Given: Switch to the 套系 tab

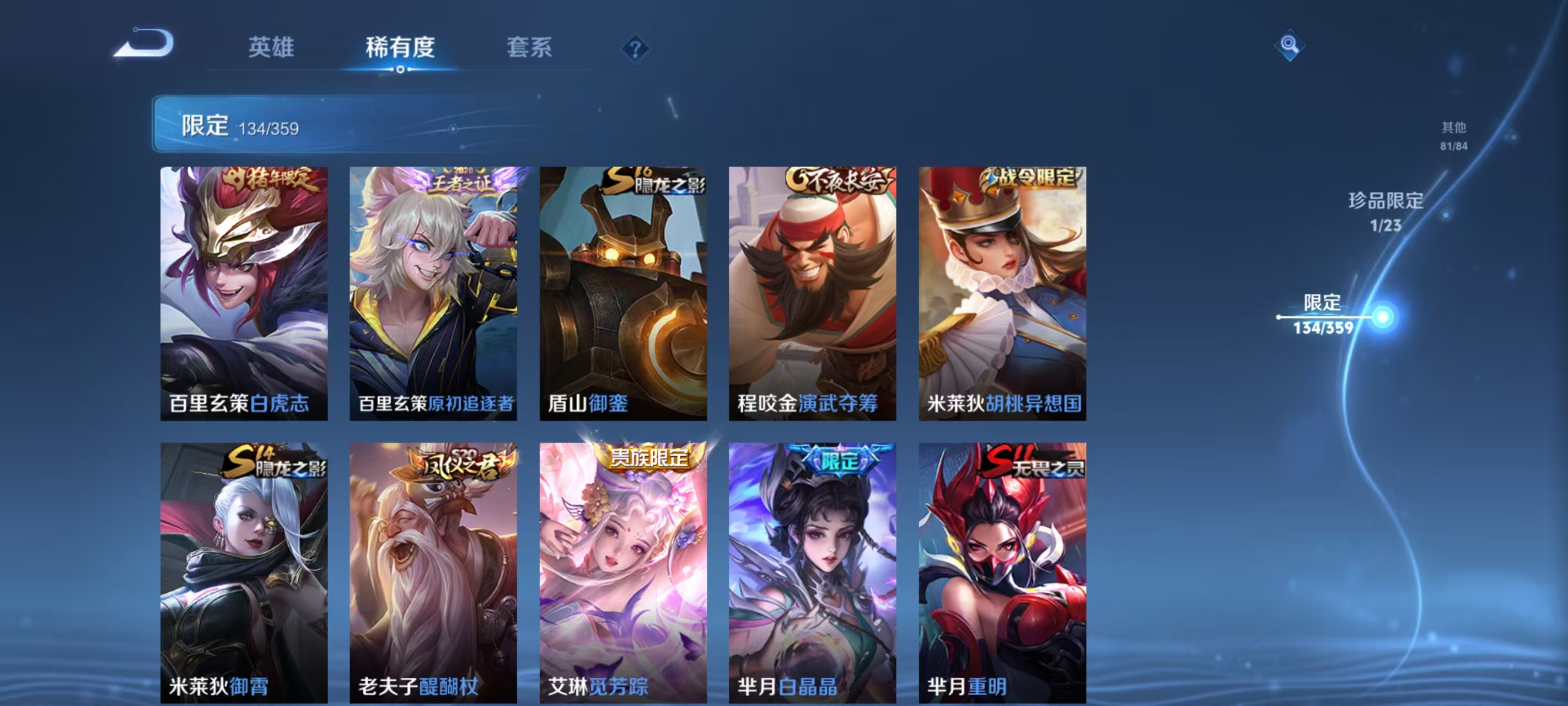Looking at the screenshot, I should point(529,49).
